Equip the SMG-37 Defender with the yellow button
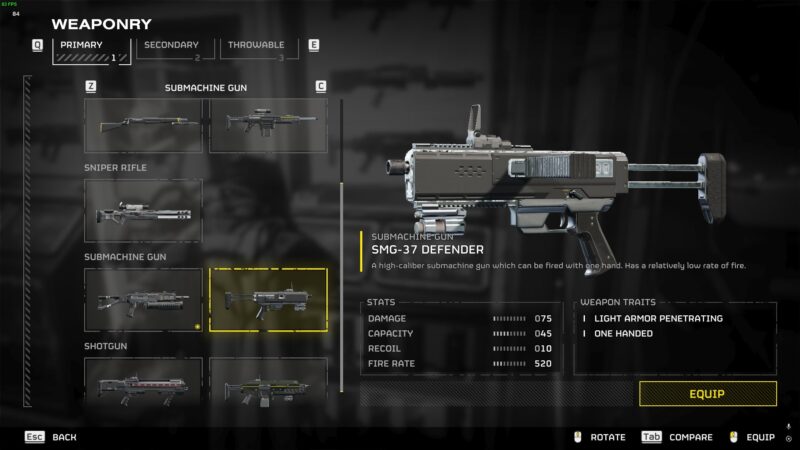The height and width of the screenshot is (450, 800). 707,394
